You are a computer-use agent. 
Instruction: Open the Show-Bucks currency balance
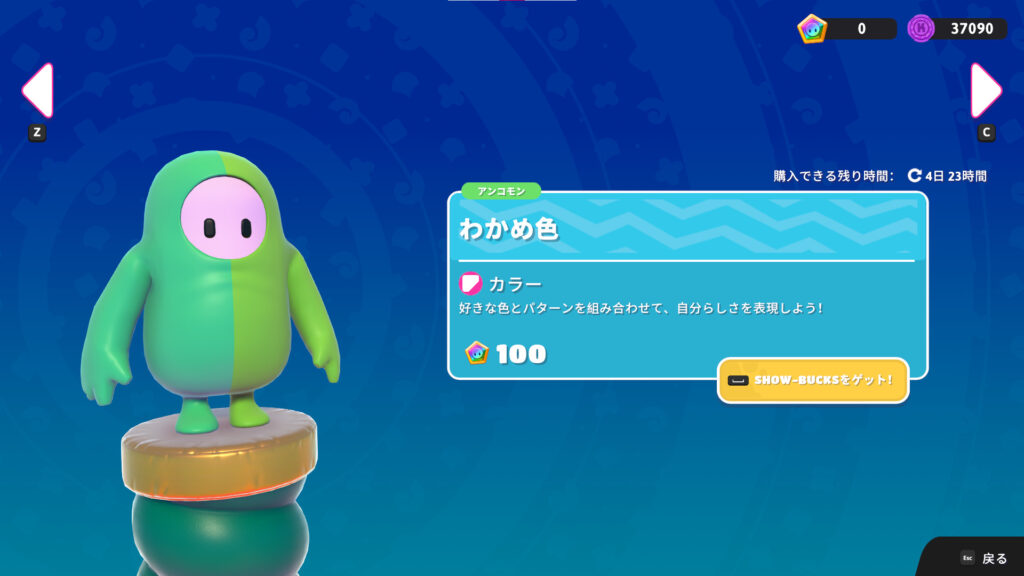click(847, 29)
